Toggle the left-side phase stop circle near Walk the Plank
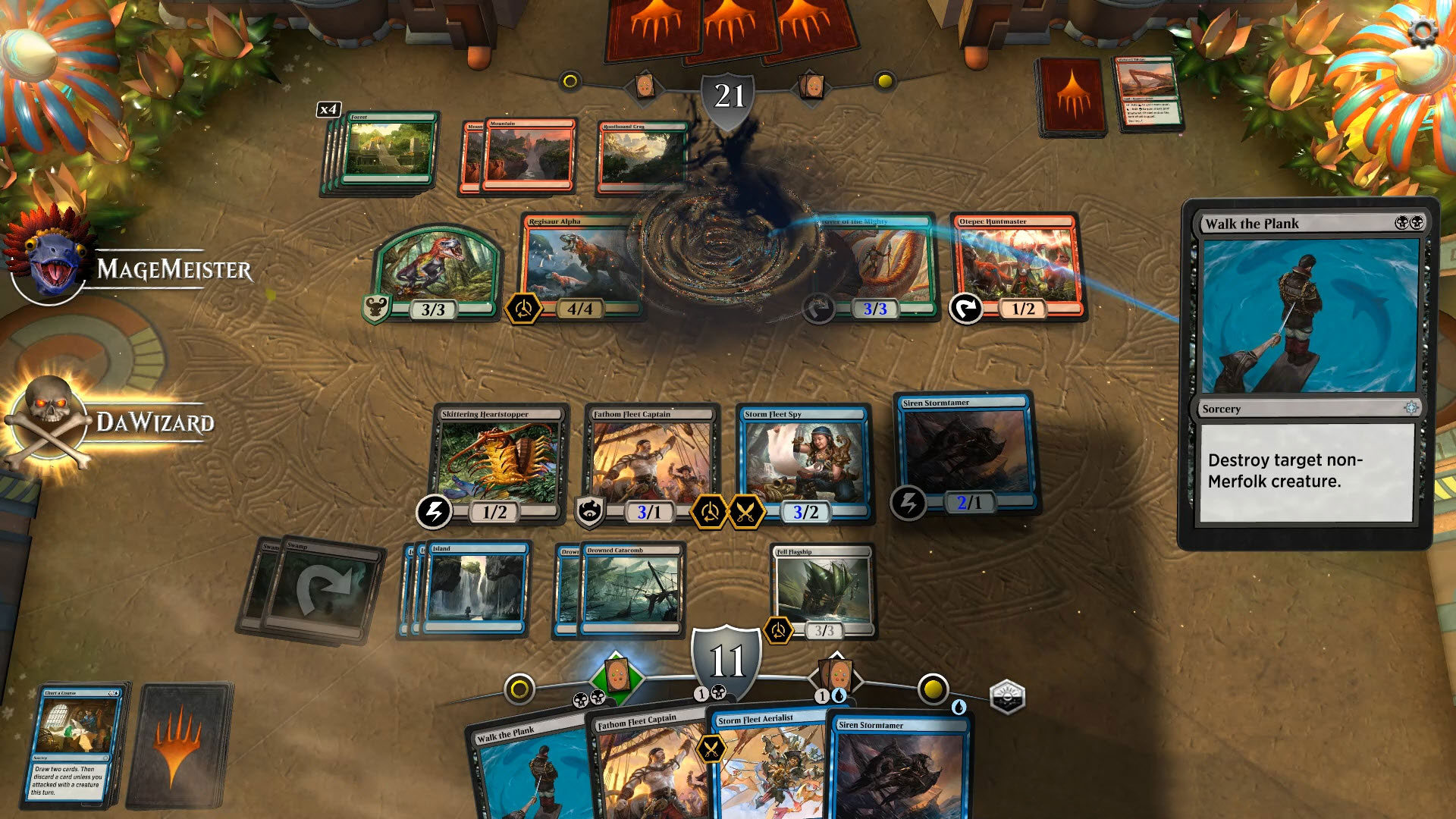The height and width of the screenshot is (819, 1456). (x=521, y=687)
